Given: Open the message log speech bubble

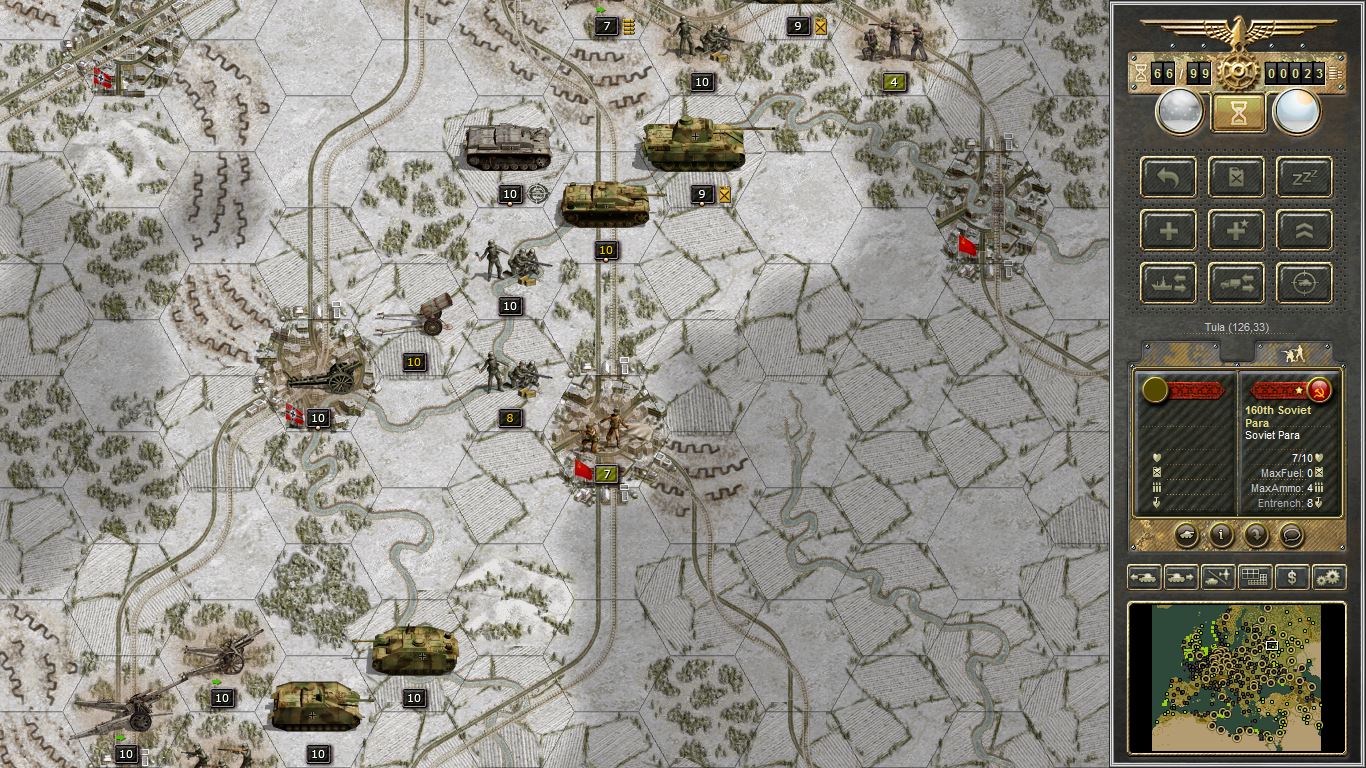Looking at the screenshot, I should coord(1291,537).
